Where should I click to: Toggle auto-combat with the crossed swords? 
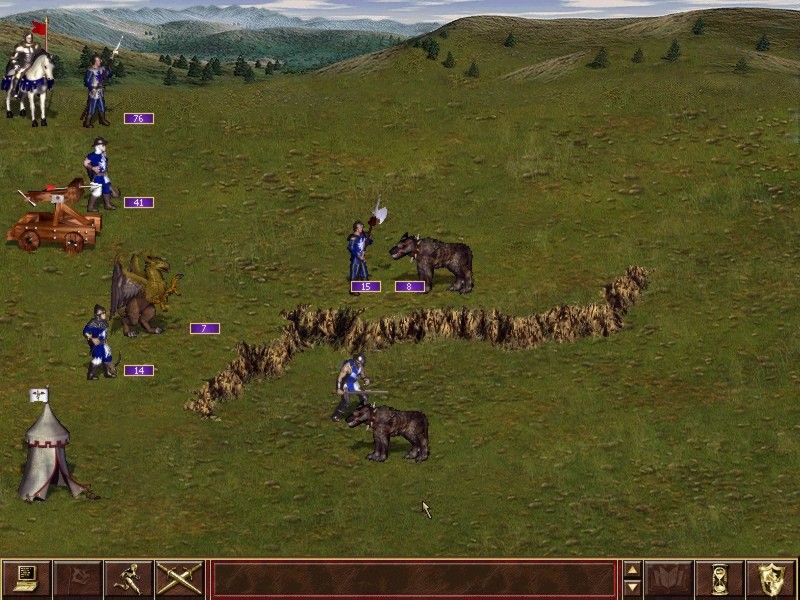(x=179, y=579)
